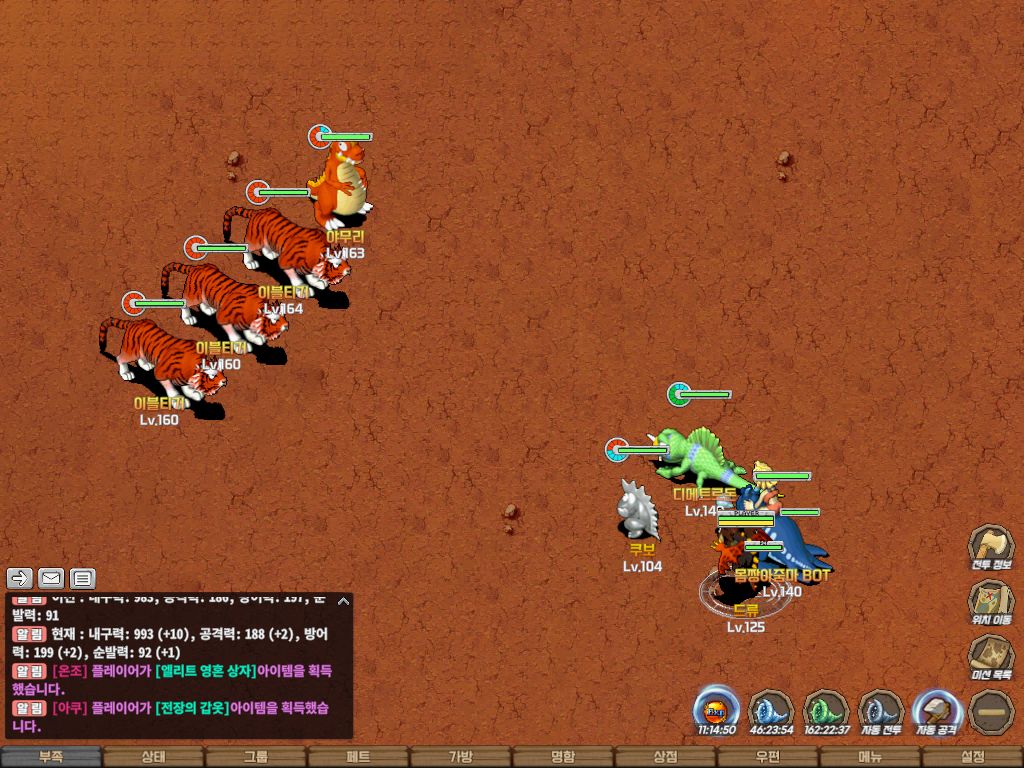Open the envelope message button above chat

point(51,577)
